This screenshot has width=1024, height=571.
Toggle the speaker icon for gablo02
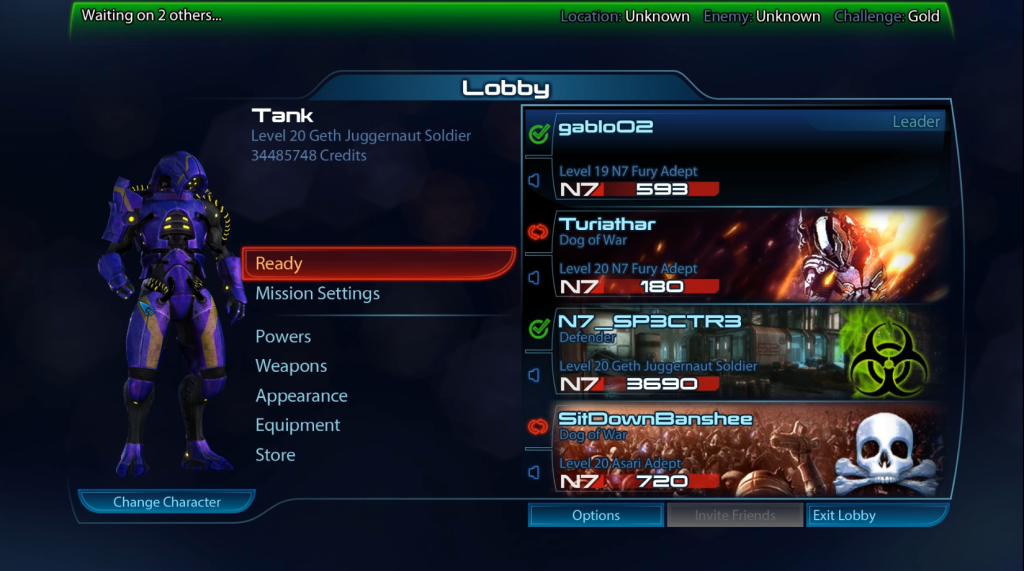(x=534, y=181)
